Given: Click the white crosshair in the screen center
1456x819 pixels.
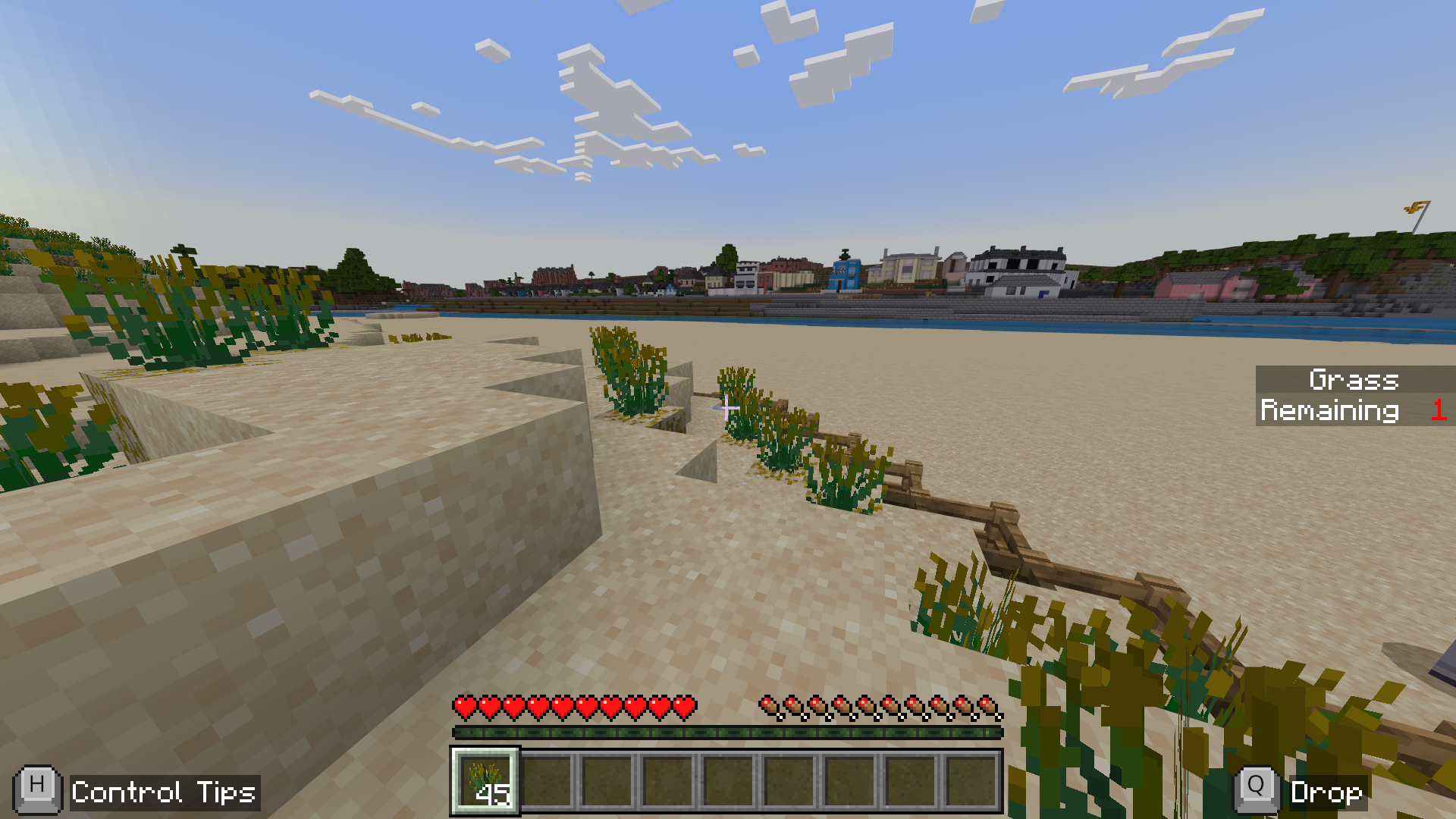Looking at the screenshot, I should click(726, 409).
